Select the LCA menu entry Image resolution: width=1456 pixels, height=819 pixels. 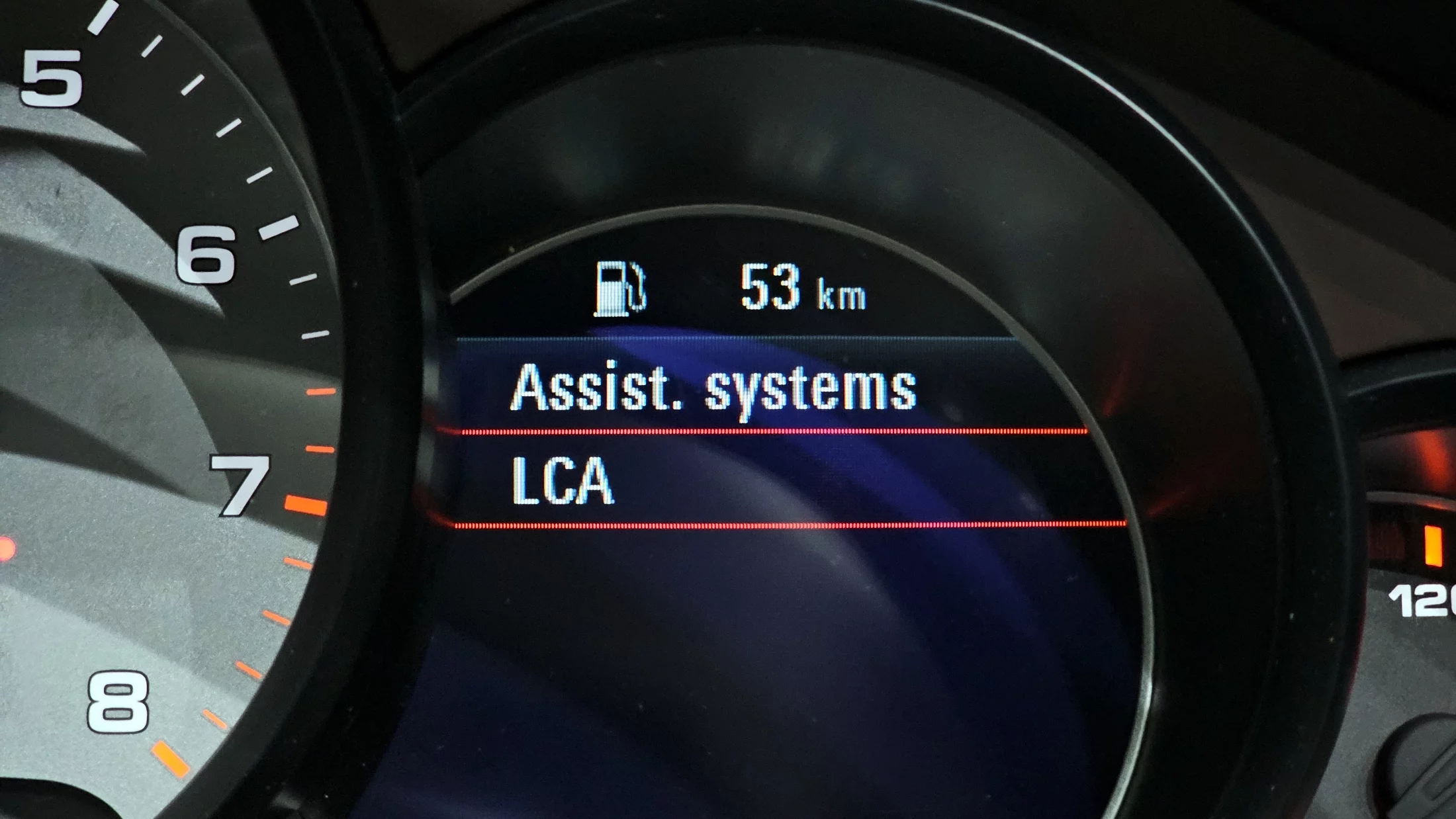click(563, 481)
